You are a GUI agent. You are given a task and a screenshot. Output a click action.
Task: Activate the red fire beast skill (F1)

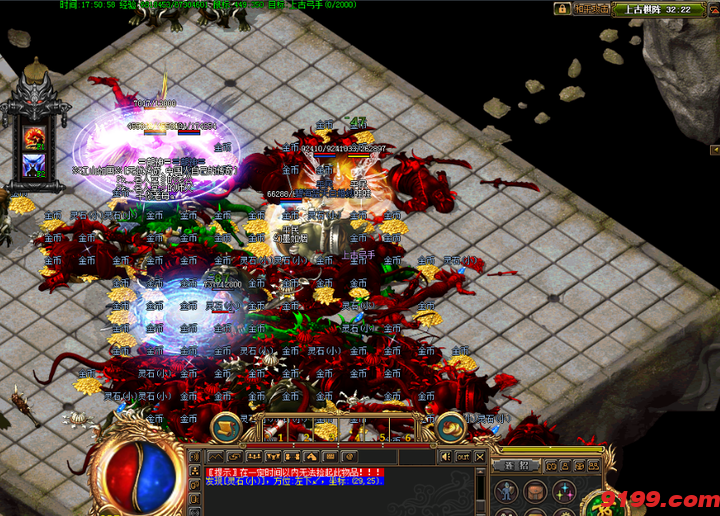click(36, 137)
